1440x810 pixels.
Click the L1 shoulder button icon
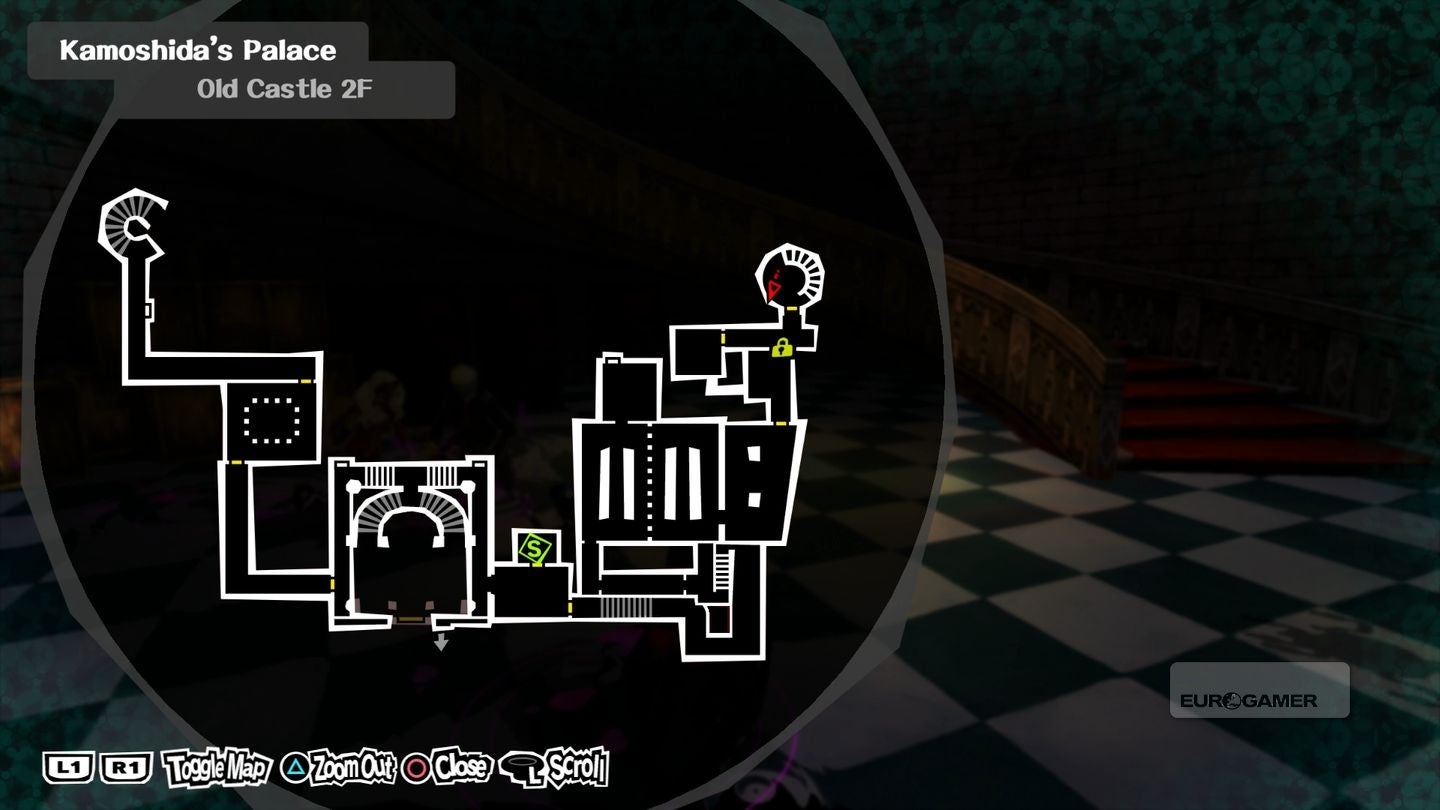pyautogui.click(x=67, y=767)
